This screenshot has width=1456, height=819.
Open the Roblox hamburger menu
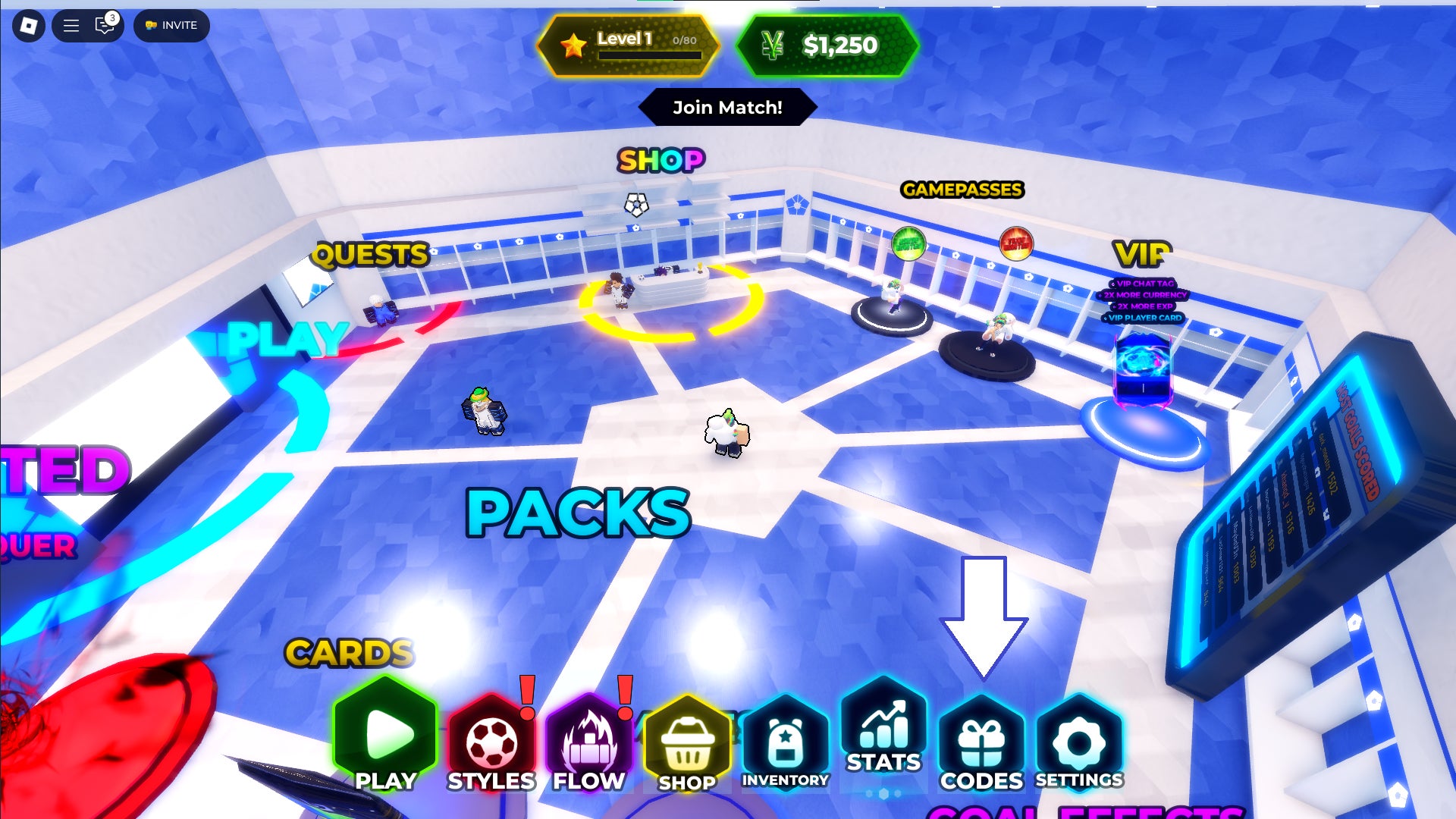(70, 25)
